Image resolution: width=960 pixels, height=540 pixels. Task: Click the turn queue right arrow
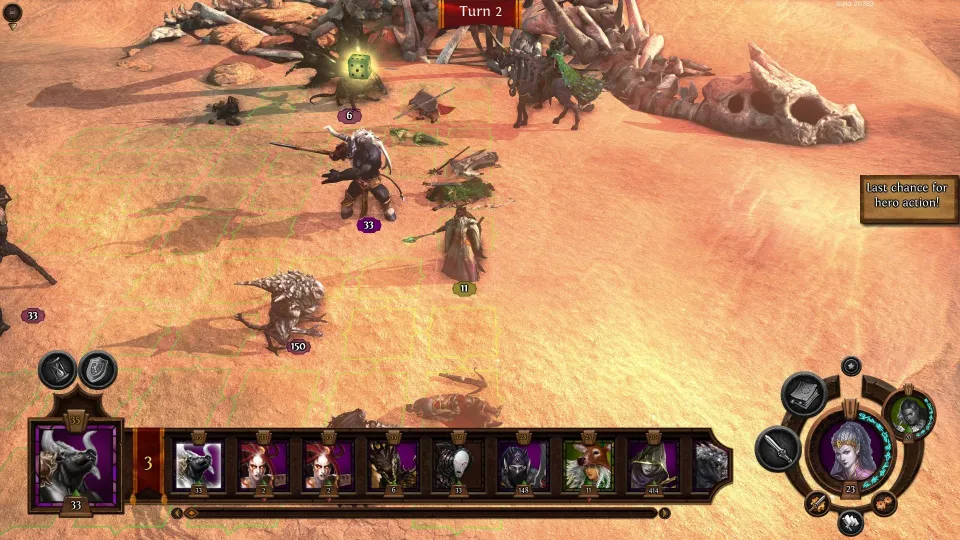click(664, 513)
